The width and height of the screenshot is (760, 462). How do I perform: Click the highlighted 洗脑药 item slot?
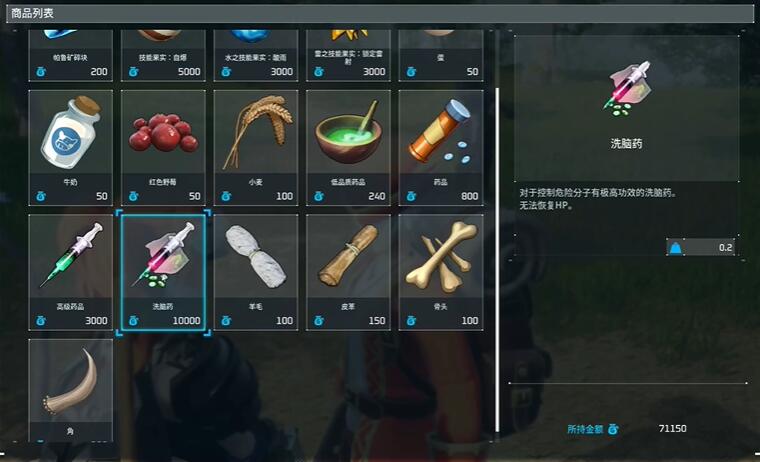pos(163,271)
